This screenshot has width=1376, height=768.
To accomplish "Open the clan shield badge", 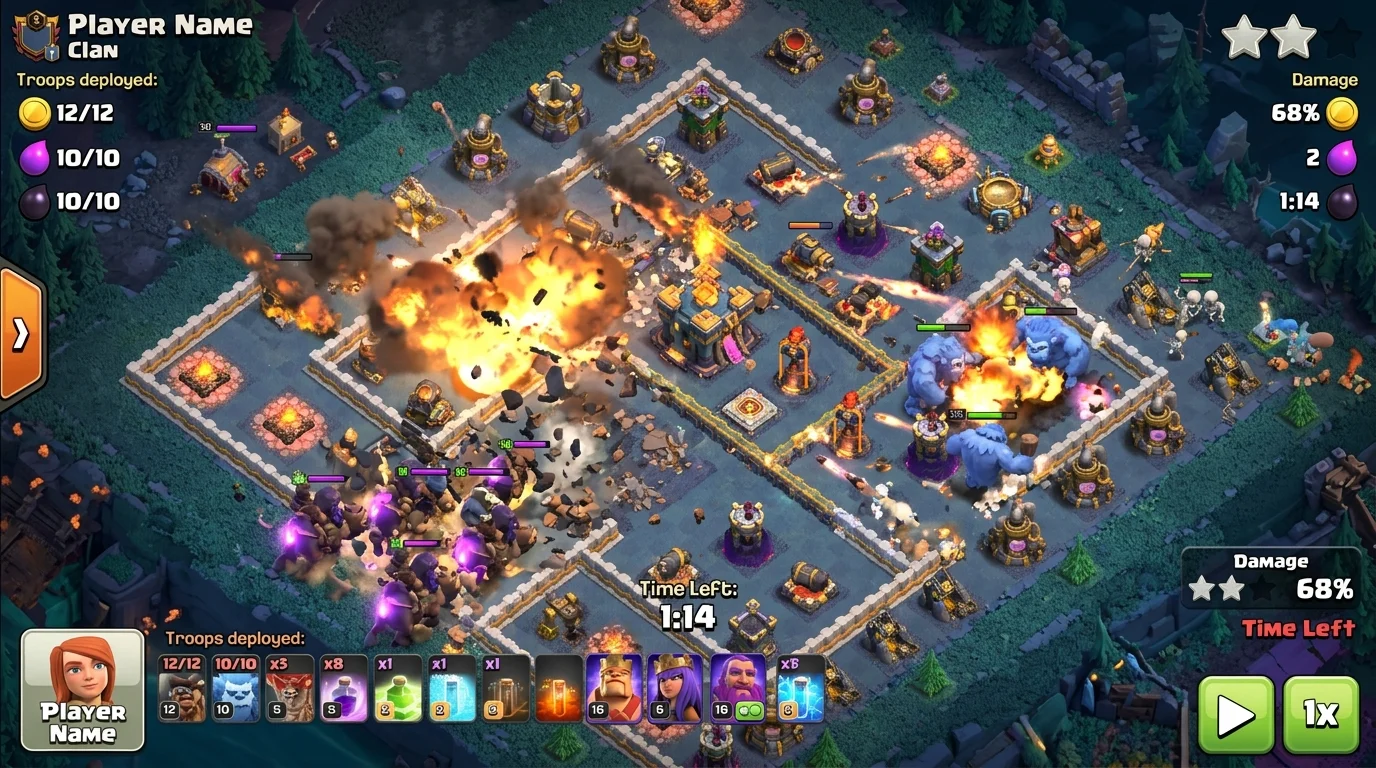I will tap(36, 35).
